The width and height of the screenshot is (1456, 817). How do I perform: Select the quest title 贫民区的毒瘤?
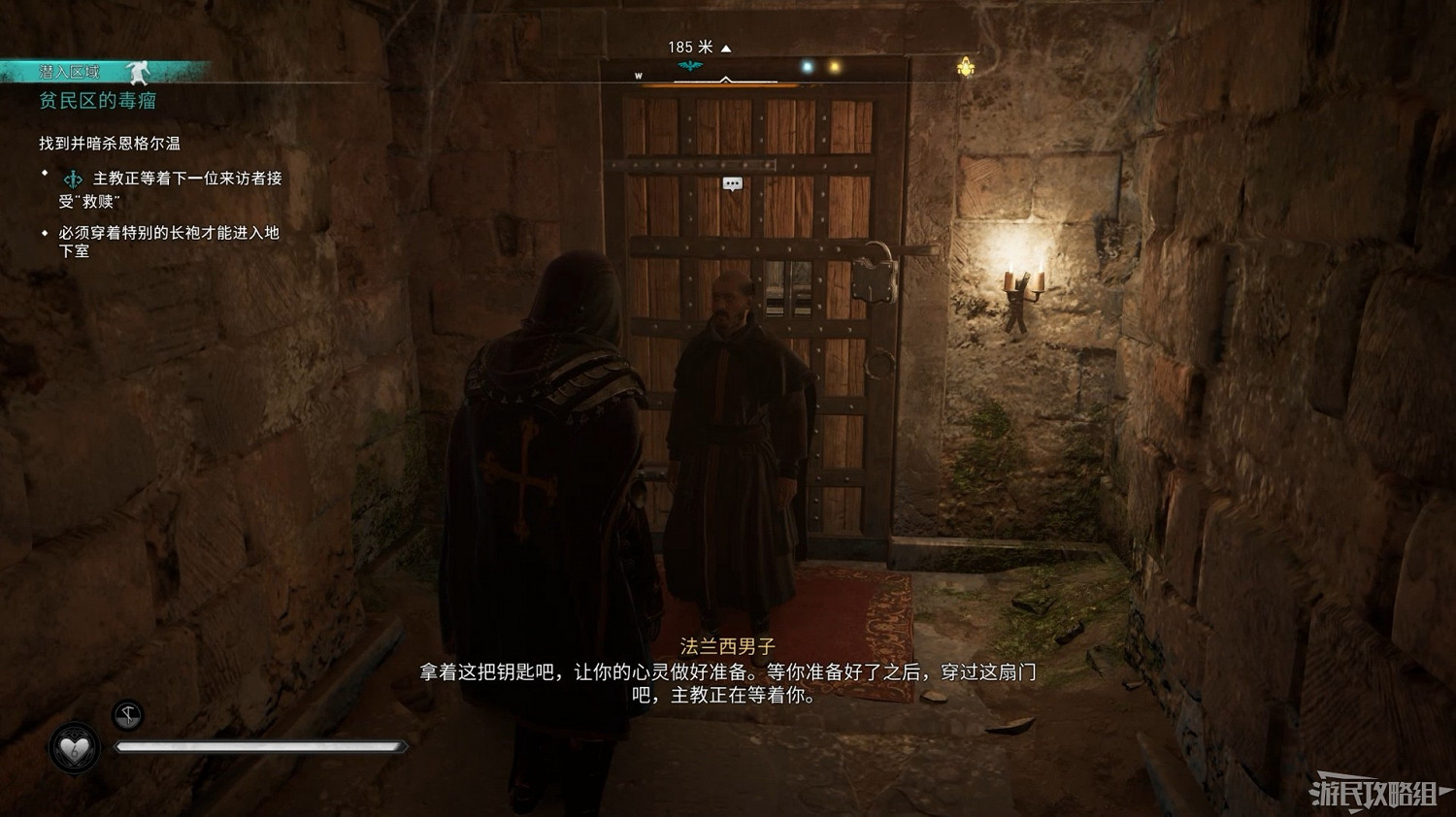pos(97,101)
